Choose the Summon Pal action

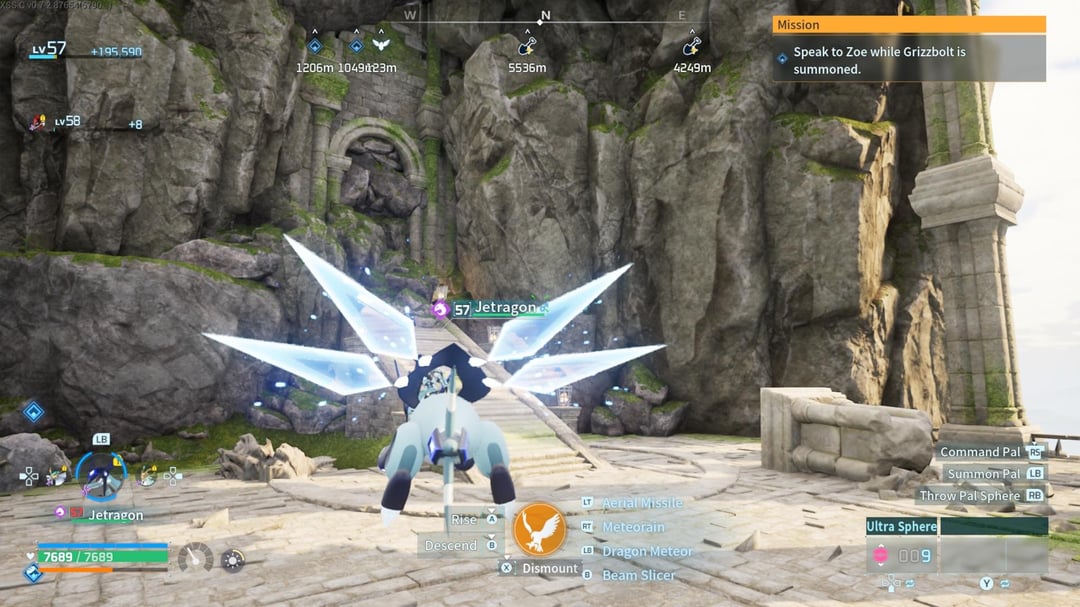tap(984, 474)
